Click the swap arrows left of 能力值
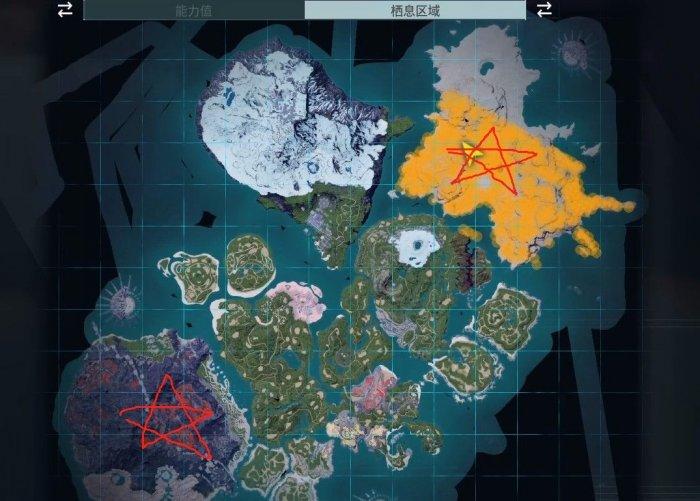700x501 pixels. tap(65, 9)
